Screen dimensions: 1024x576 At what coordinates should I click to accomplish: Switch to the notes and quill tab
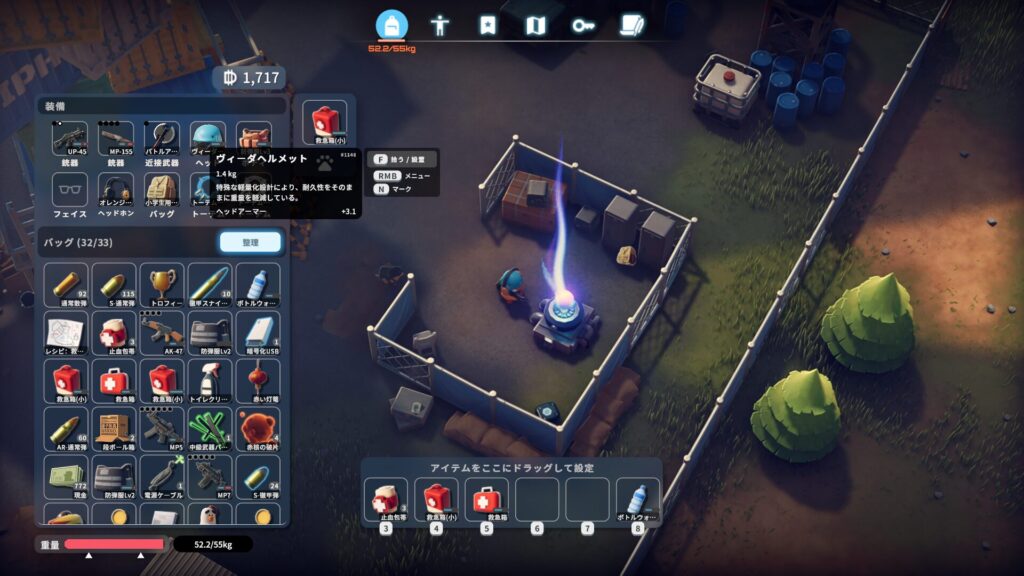(x=630, y=25)
